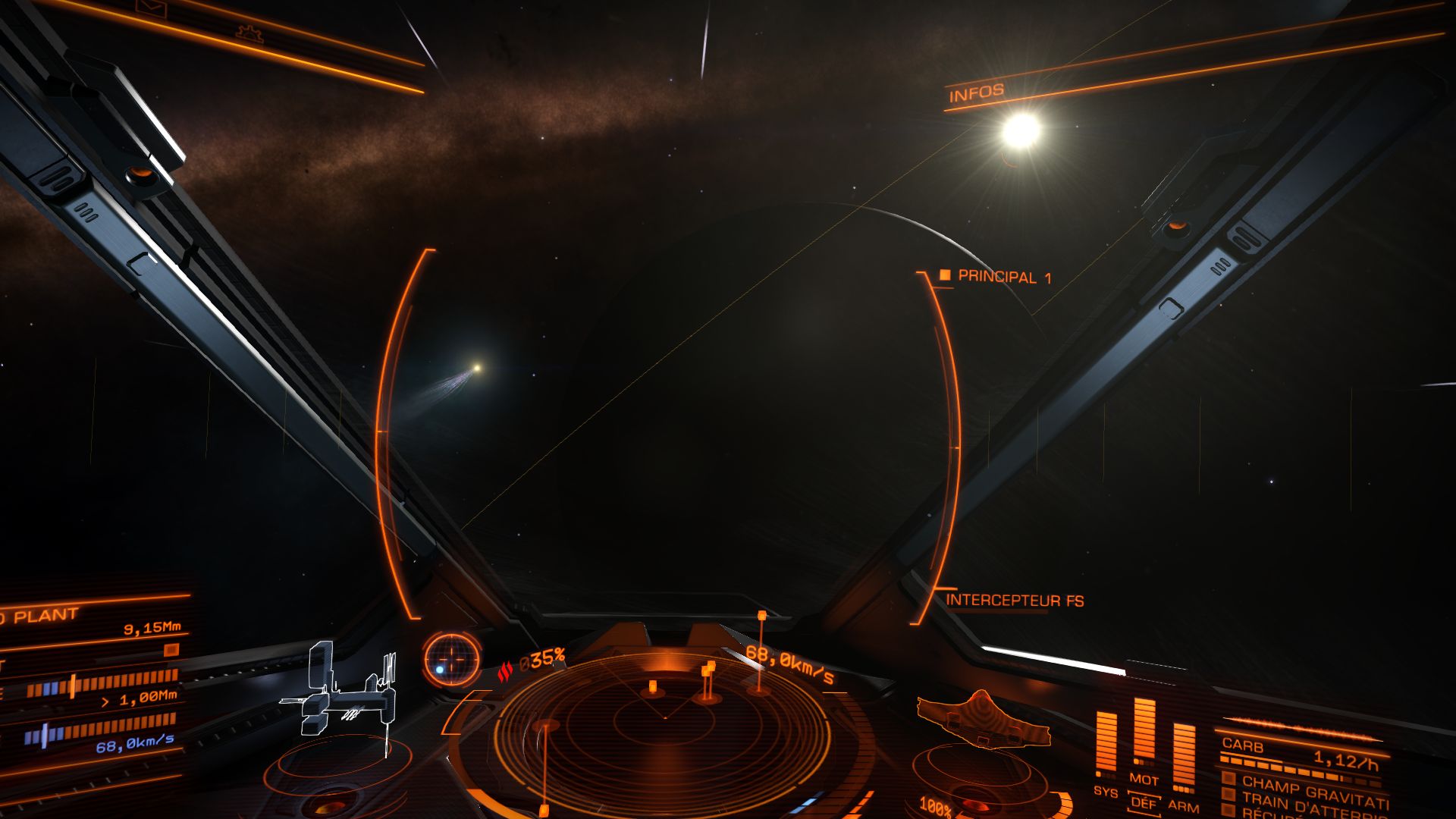Click the gear-shaped functions icon
This screenshot has height=819, width=1456.
click(249, 34)
